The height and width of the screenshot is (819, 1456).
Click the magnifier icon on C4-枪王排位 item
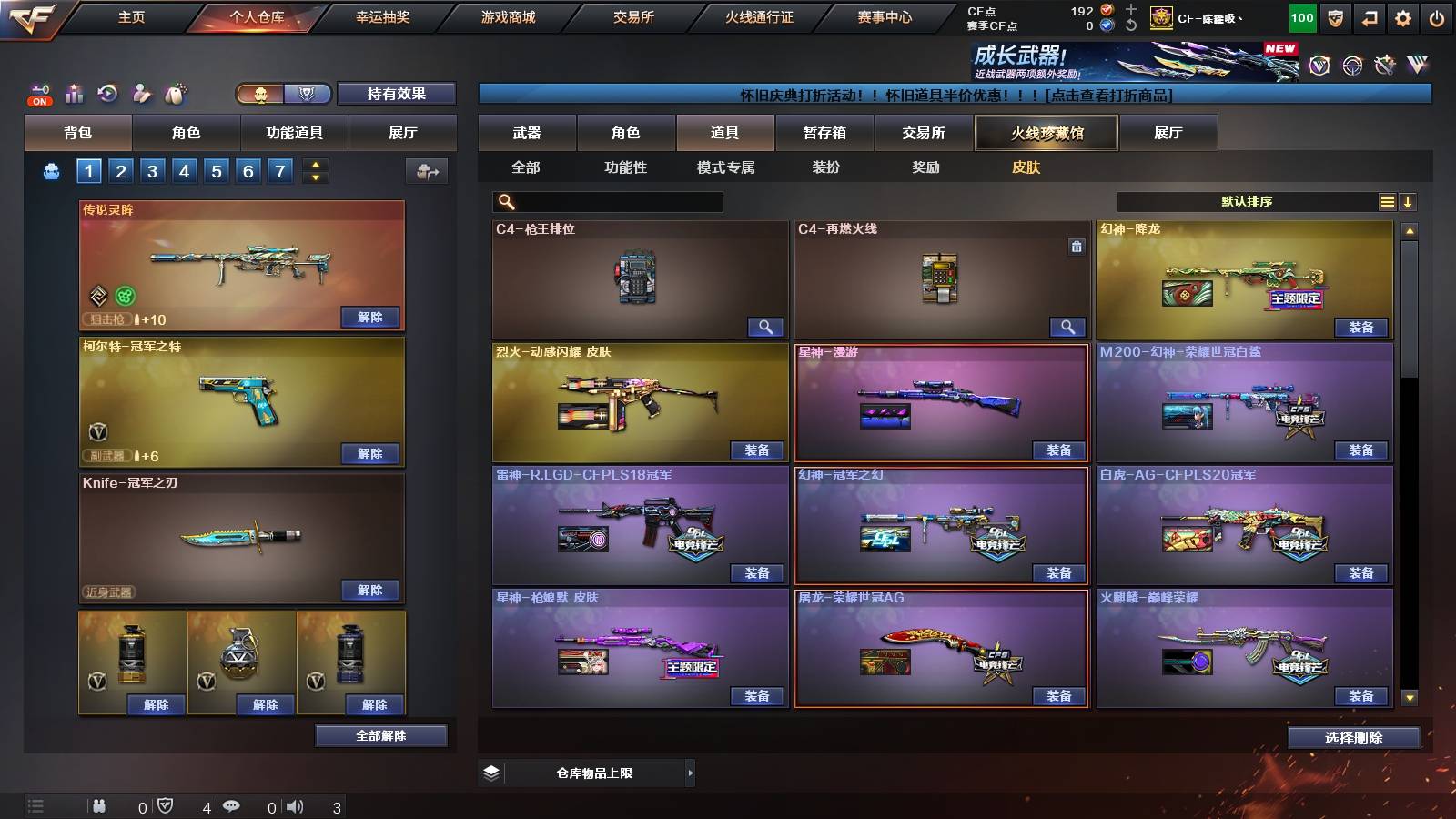point(767,326)
